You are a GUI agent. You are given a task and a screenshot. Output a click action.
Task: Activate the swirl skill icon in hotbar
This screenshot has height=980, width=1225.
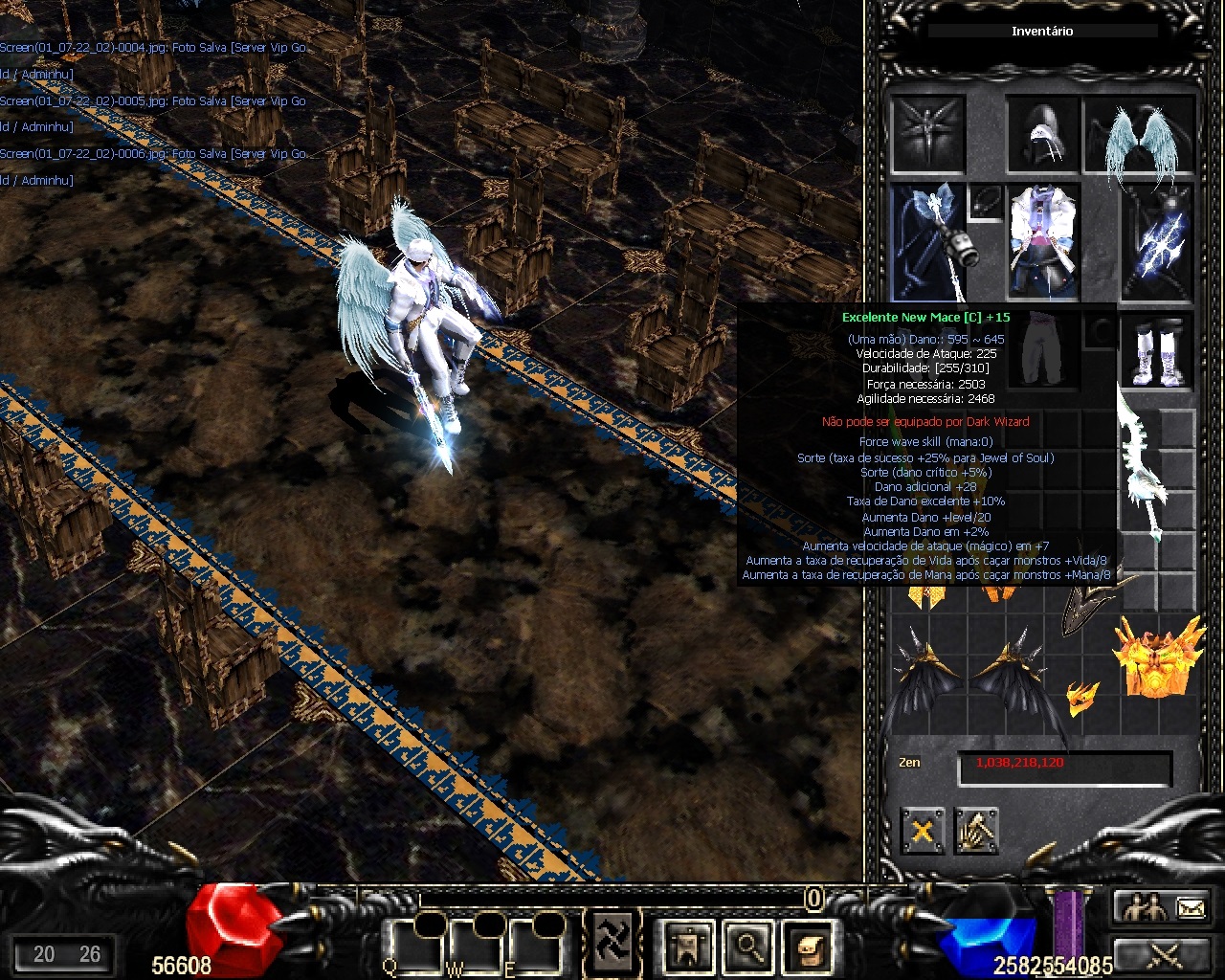[612, 941]
